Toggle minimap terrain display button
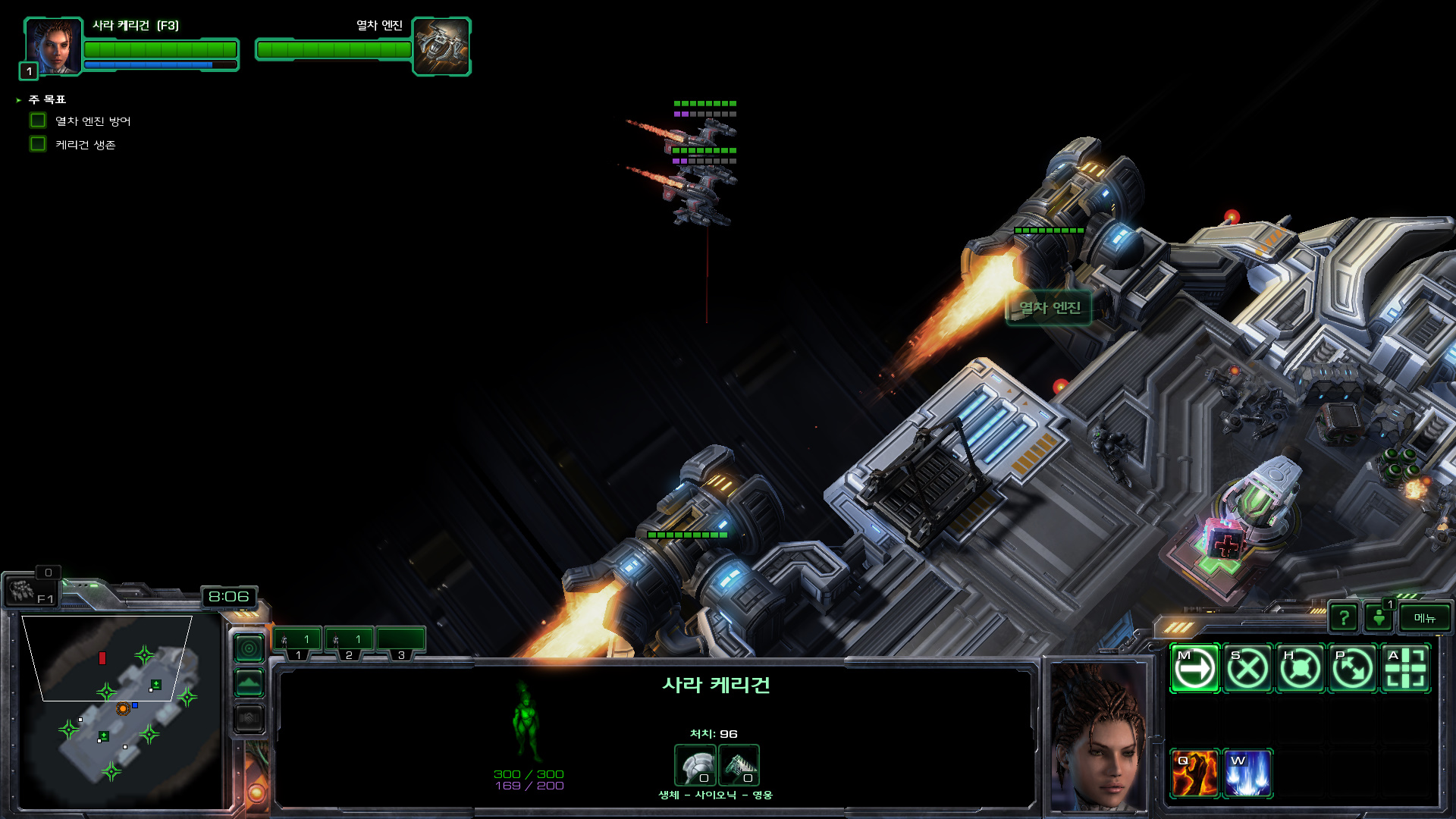This screenshot has width=1456, height=819. click(249, 682)
